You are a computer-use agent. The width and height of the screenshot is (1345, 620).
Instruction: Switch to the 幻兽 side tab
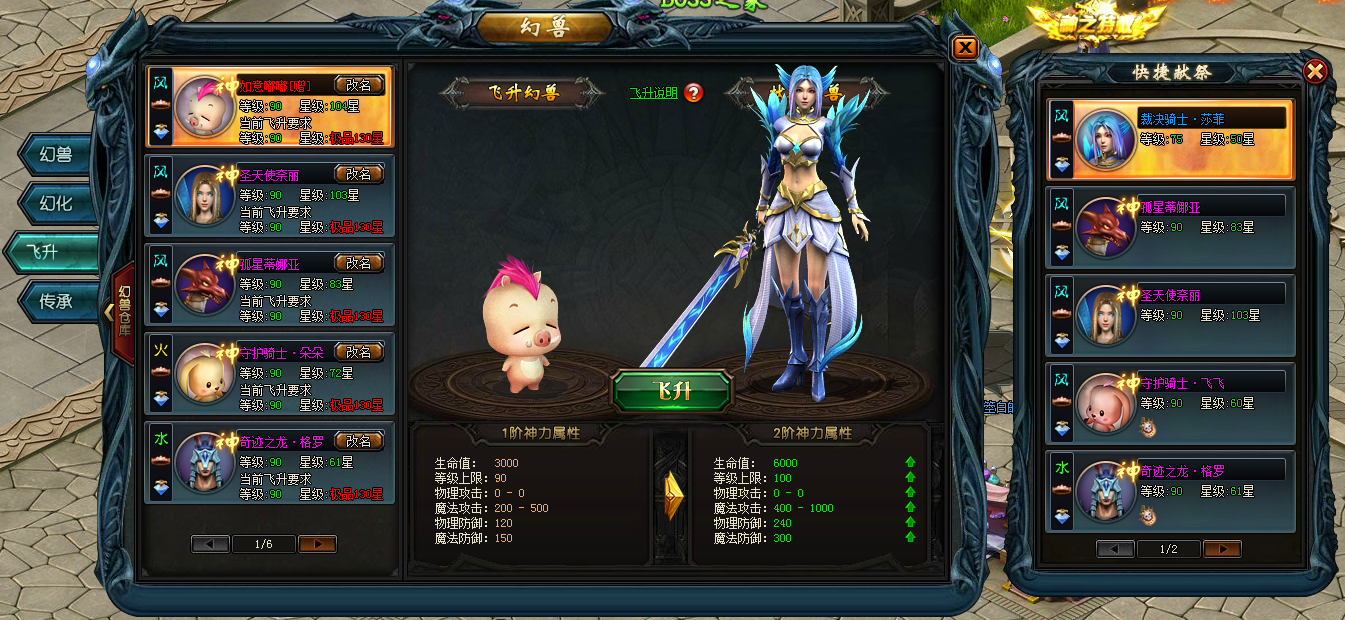[x=59, y=156]
